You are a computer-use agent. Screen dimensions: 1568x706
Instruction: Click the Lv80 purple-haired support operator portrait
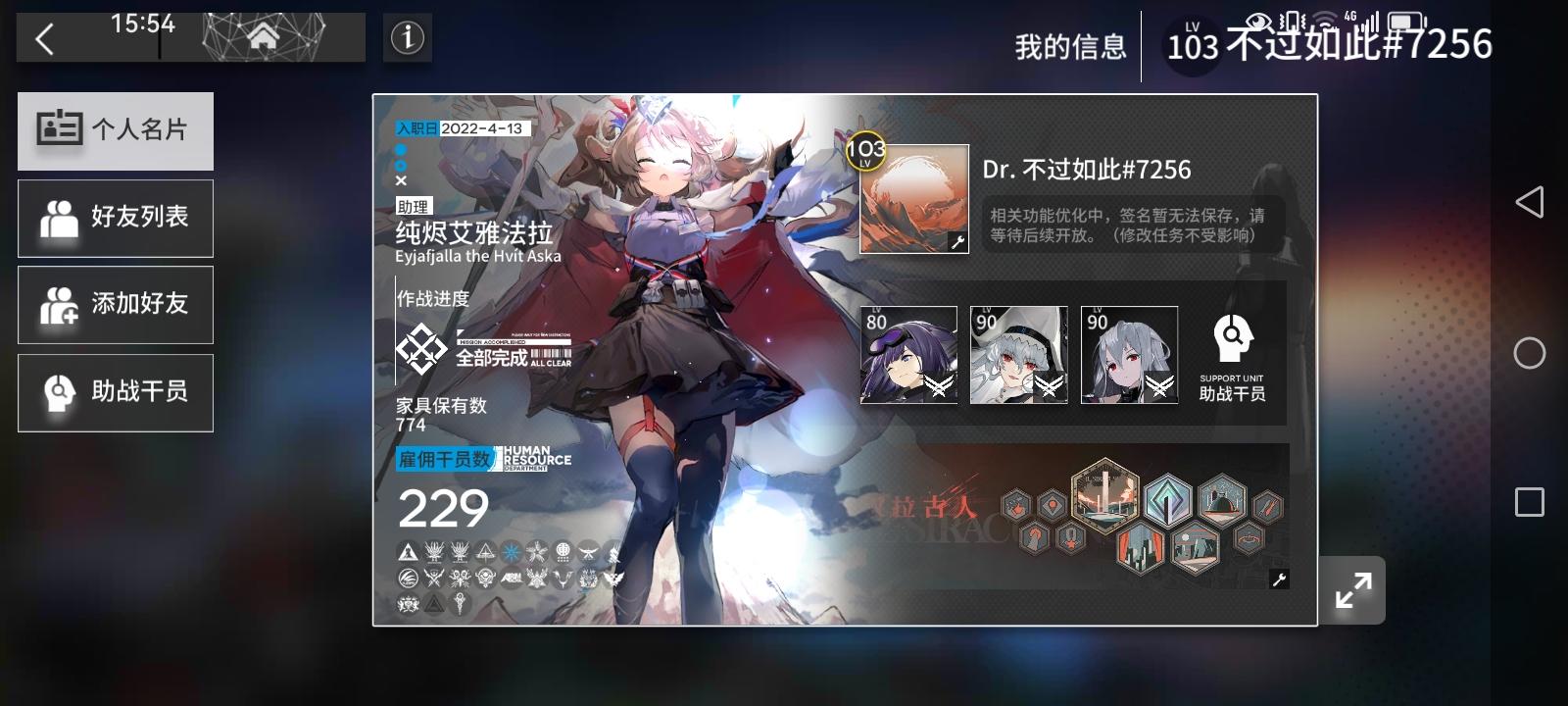click(910, 354)
